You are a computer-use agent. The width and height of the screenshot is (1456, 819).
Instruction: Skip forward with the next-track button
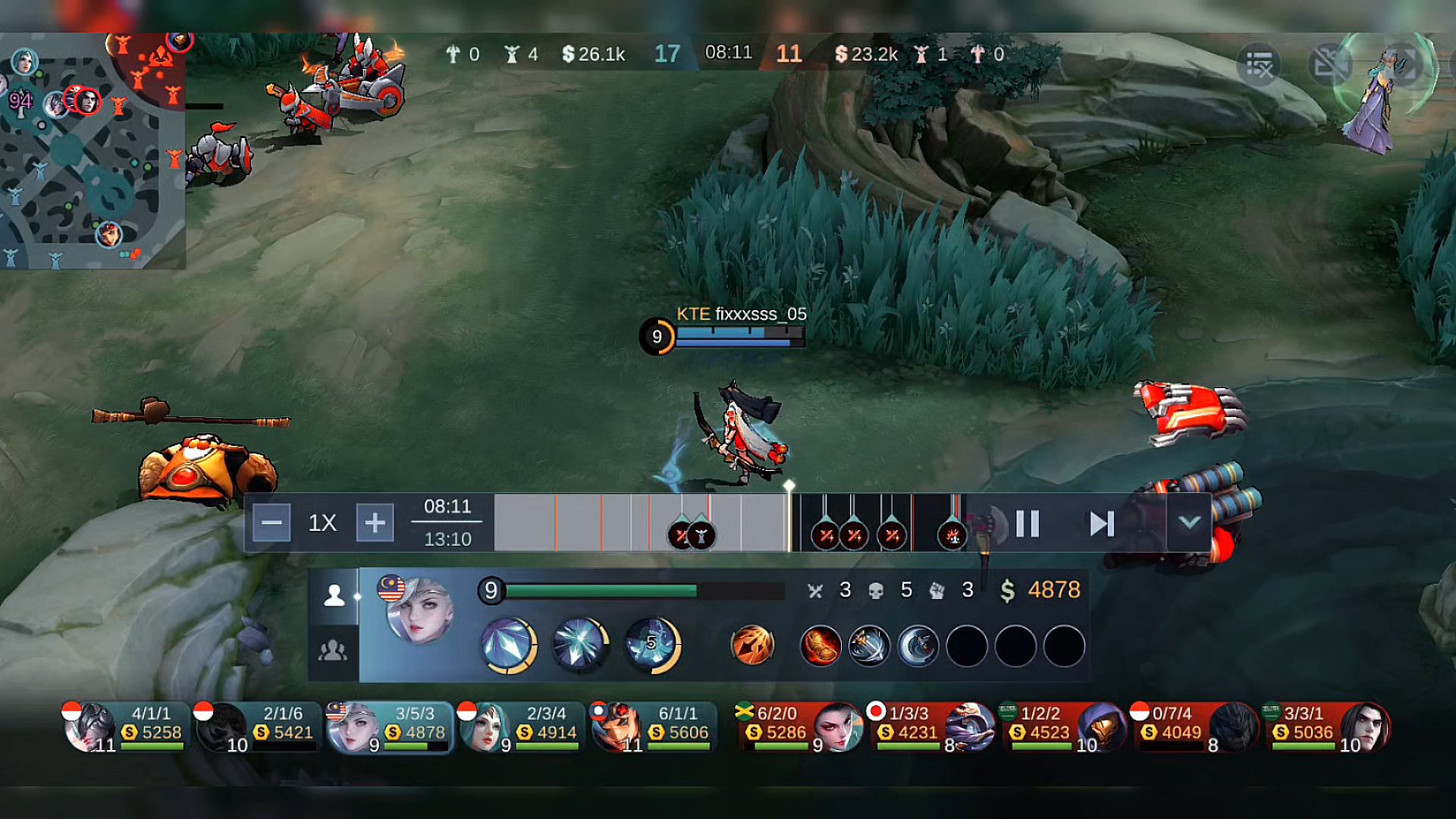click(1101, 523)
